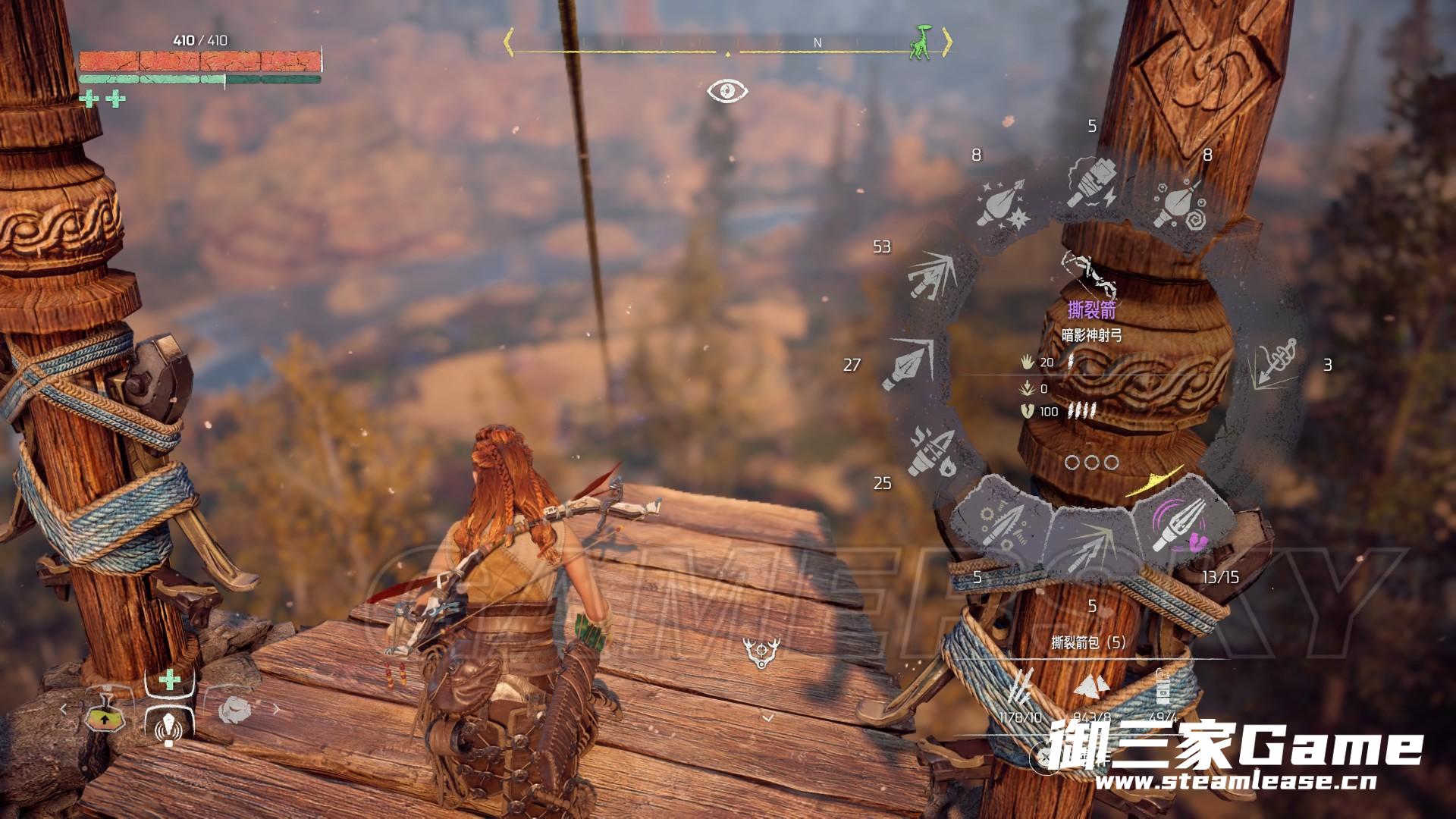Select the highlighted purple tearblast arrow slot
Viewport: 1456px width, 819px height.
click(x=1174, y=525)
